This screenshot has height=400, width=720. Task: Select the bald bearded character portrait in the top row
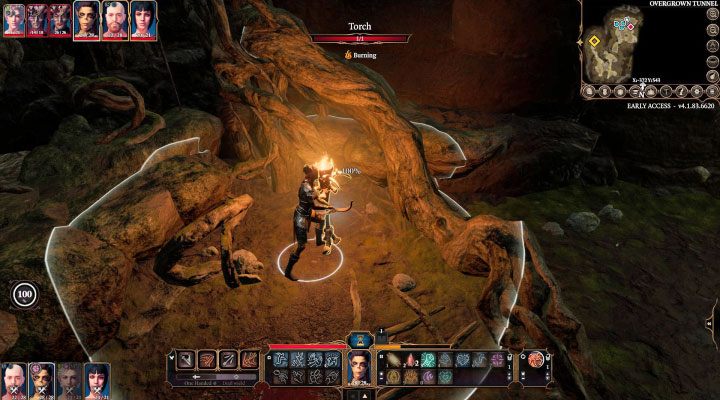[115, 19]
